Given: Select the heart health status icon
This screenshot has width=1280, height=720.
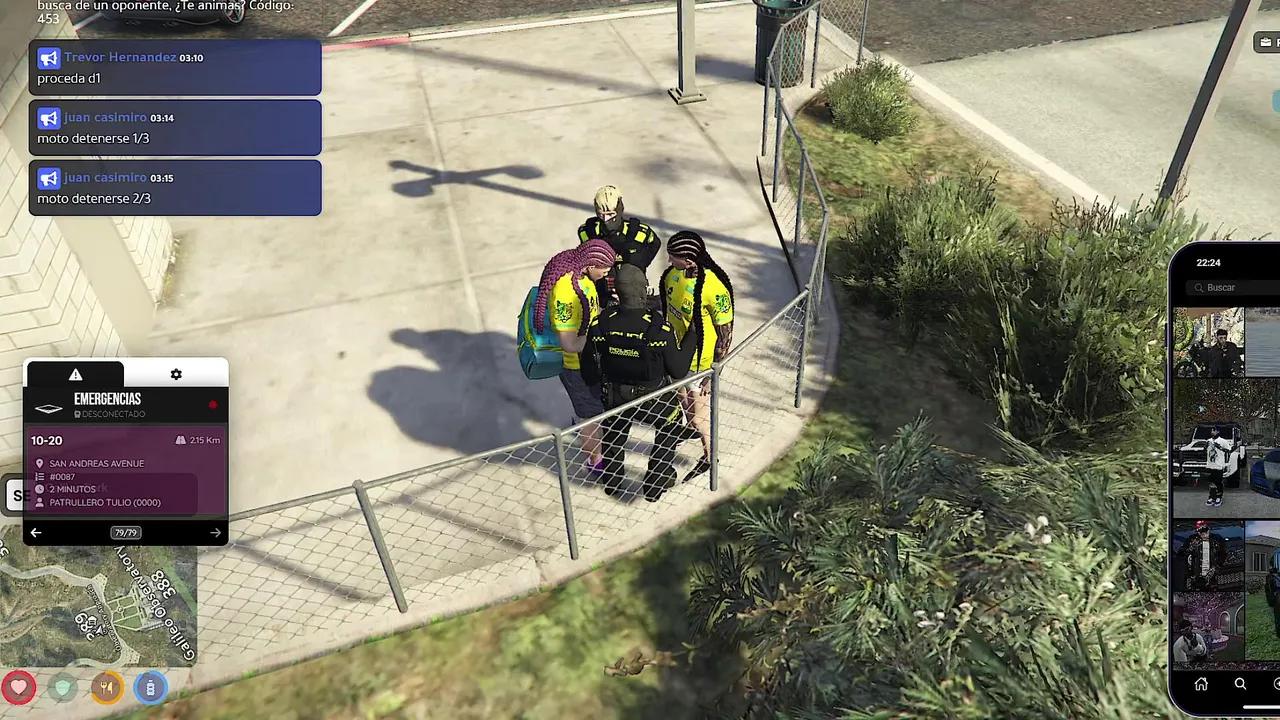Looking at the screenshot, I should coord(19,688).
